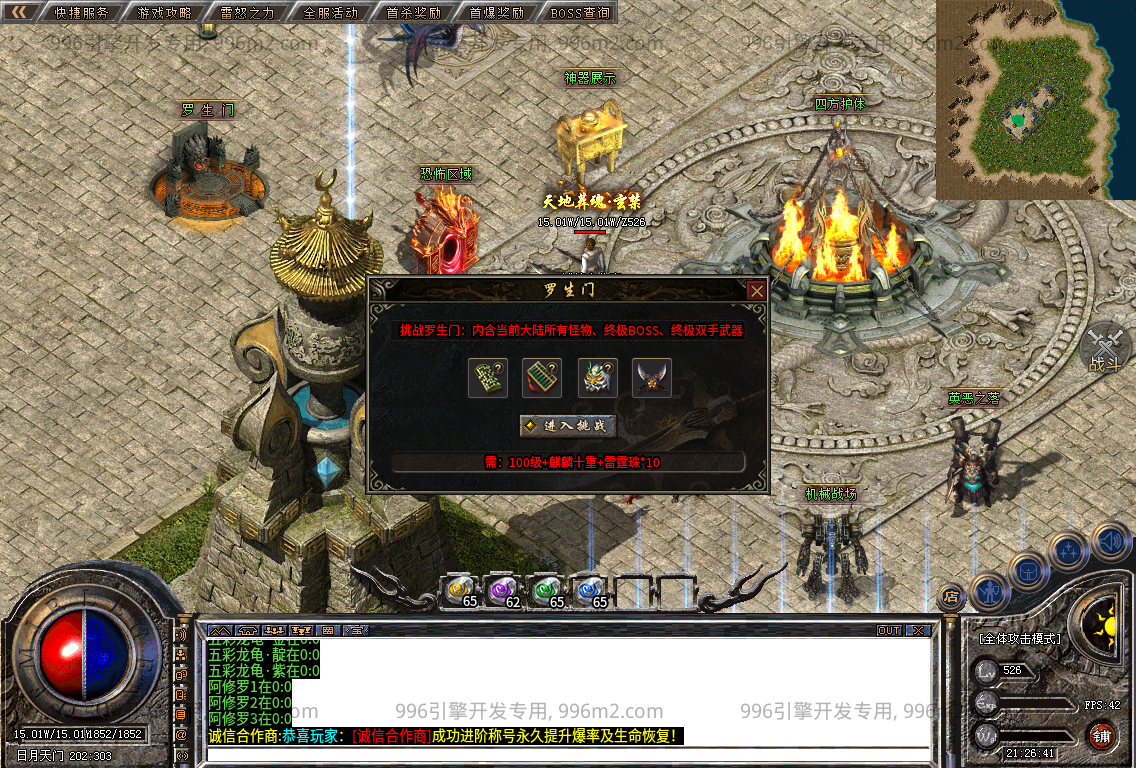1136x768 pixels.
Task: Close the 罗生门 dialog window
Action: (757, 291)
